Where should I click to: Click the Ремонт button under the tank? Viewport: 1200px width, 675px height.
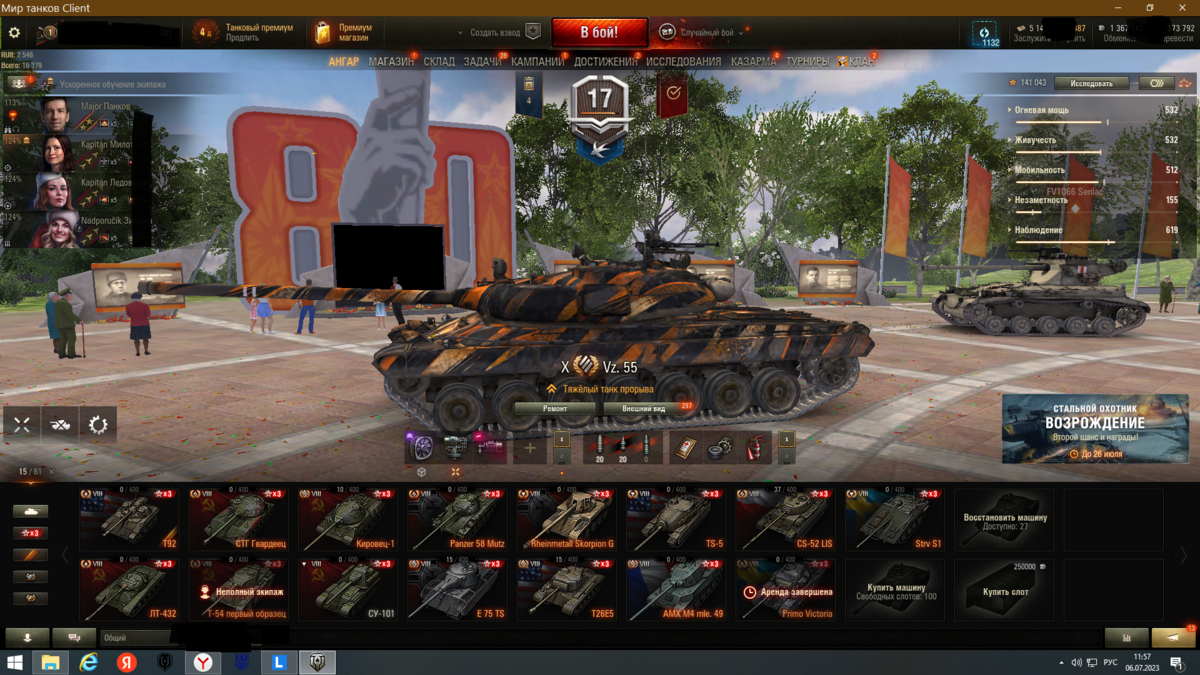(x=555, y=409)
